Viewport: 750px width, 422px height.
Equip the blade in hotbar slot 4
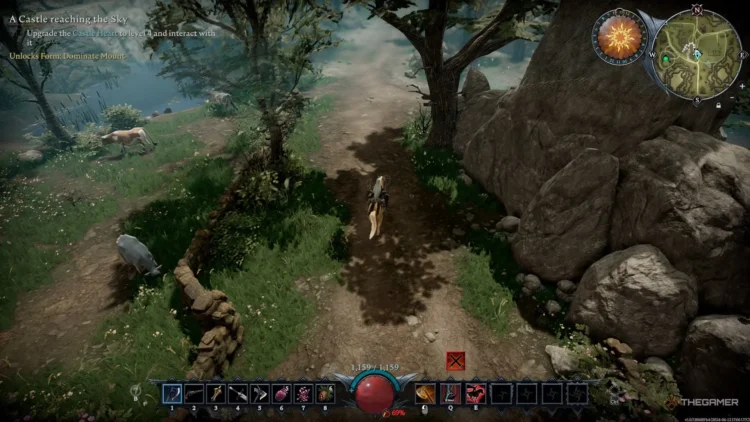(x=238, y=394)
